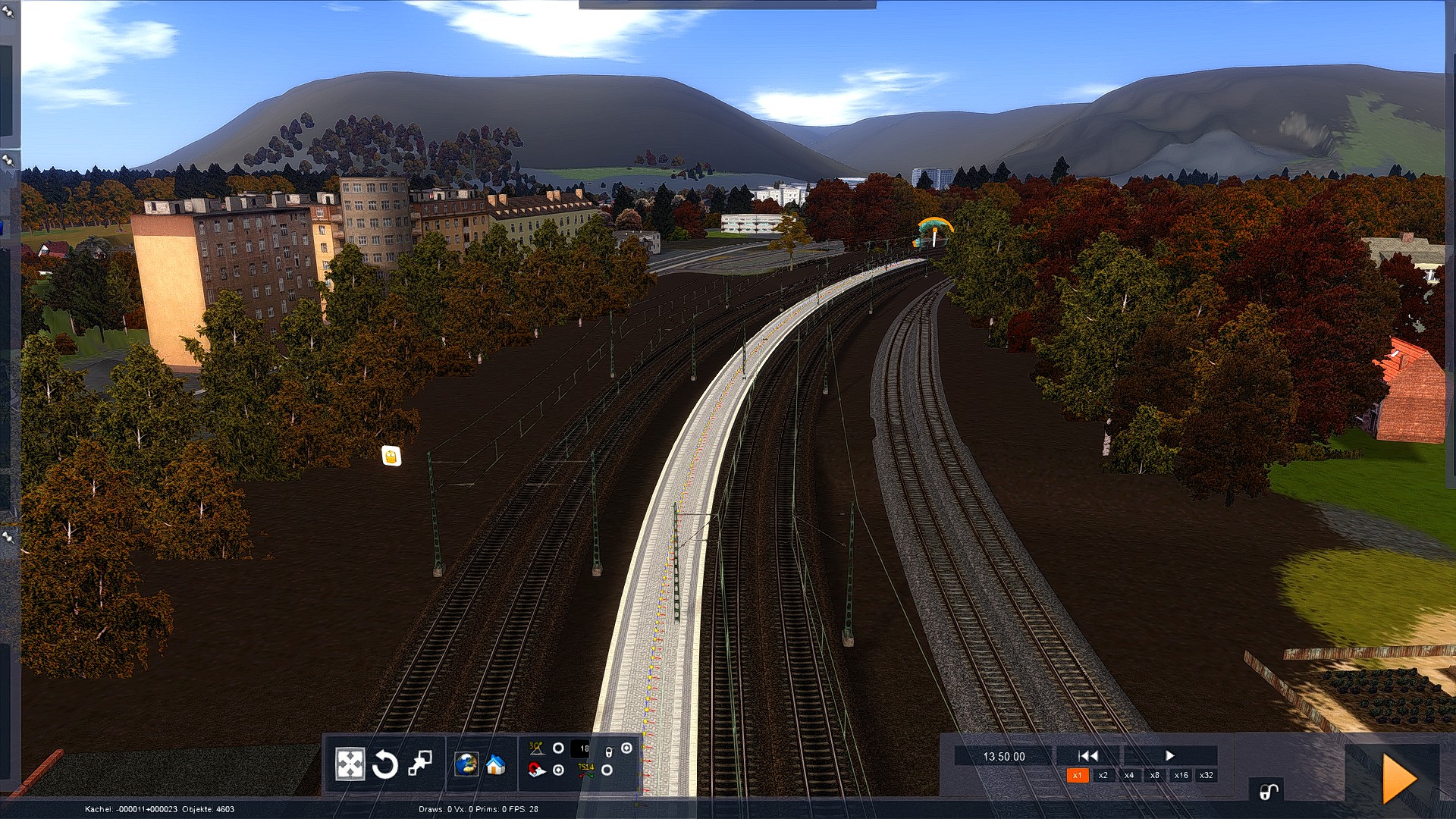
Task: Toggle the toolbar padlock option
Action: tap(626, 748)
